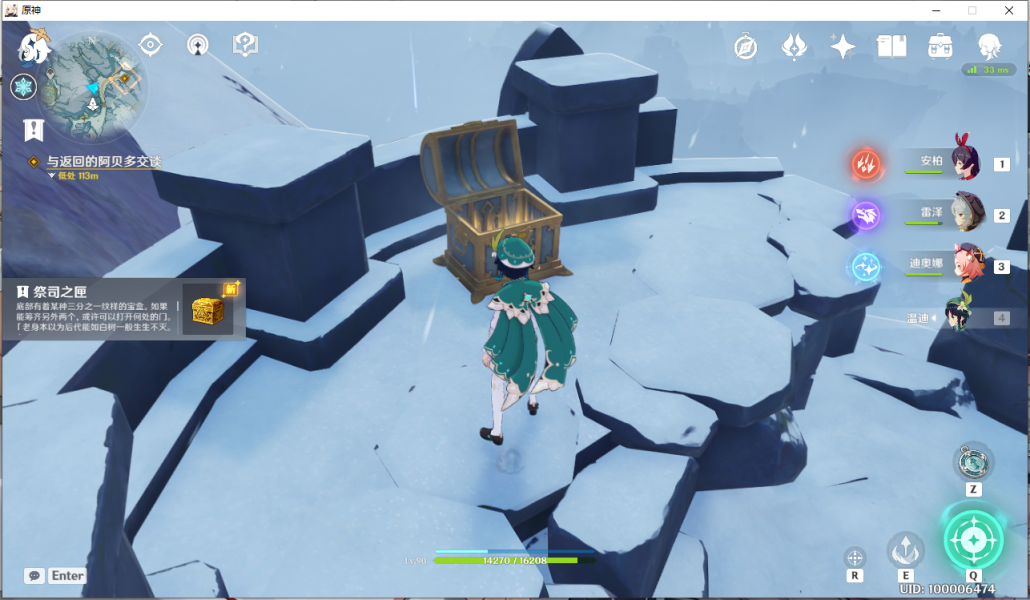Image resolution: width=1030 pixels, height=600 pixels.
Task: Open the Paimon menu
Action: 35,46
